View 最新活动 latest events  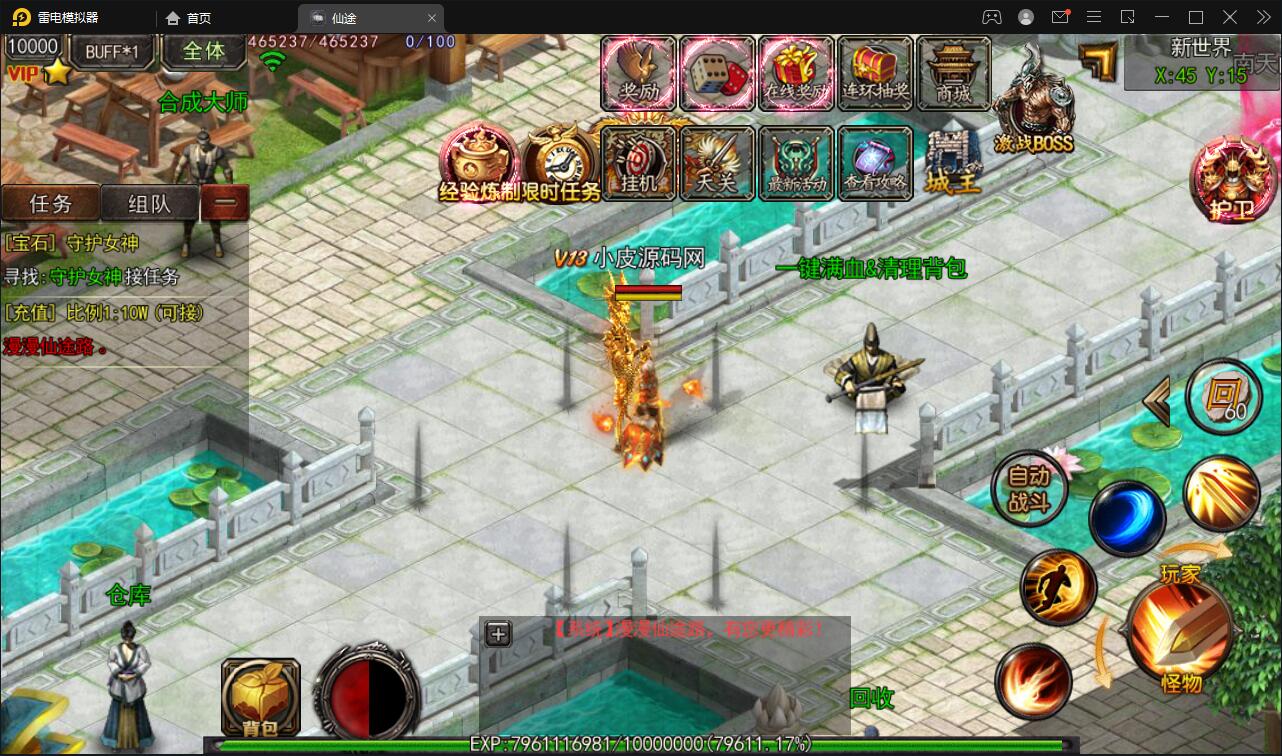pyautogui.click(x=796, y=163)
